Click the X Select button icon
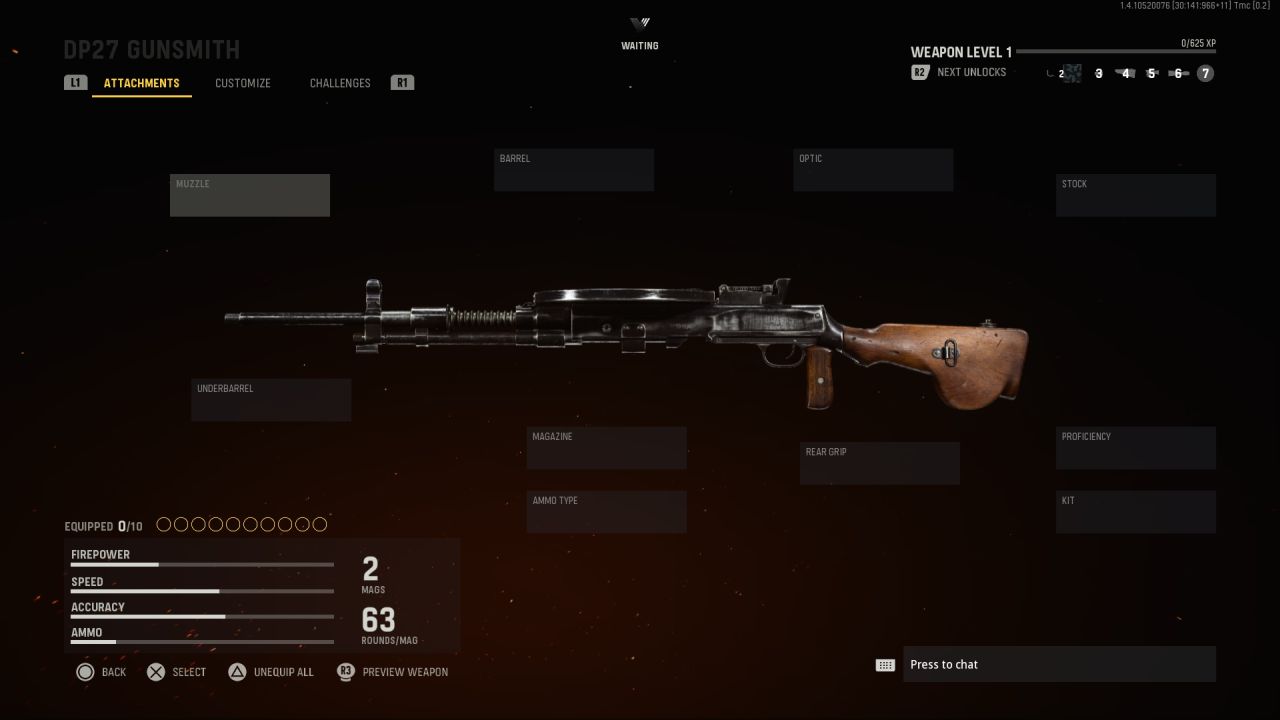The image size is (1280, 720). coord(156,672)
